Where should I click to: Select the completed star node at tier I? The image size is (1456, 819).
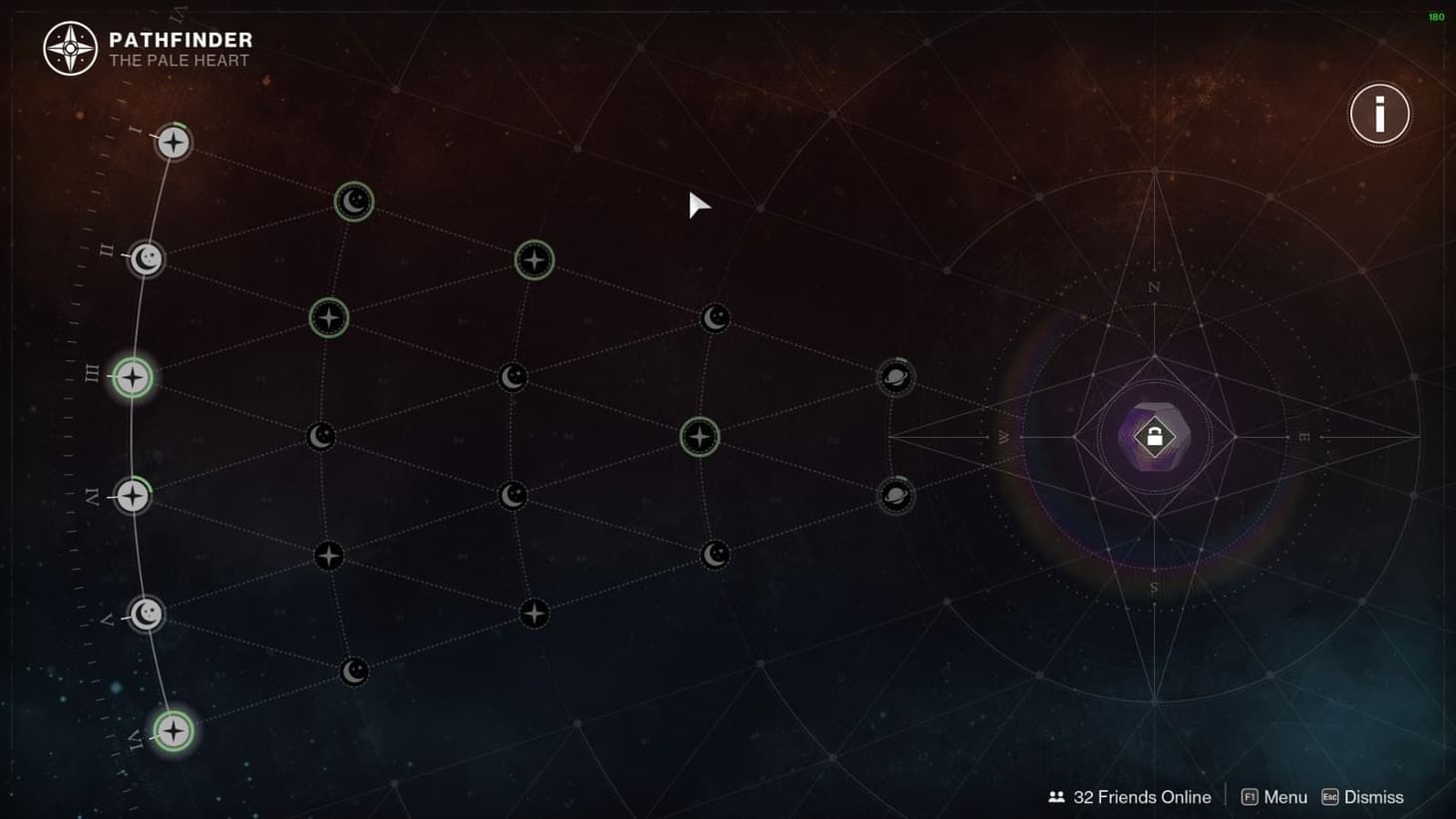172,142
